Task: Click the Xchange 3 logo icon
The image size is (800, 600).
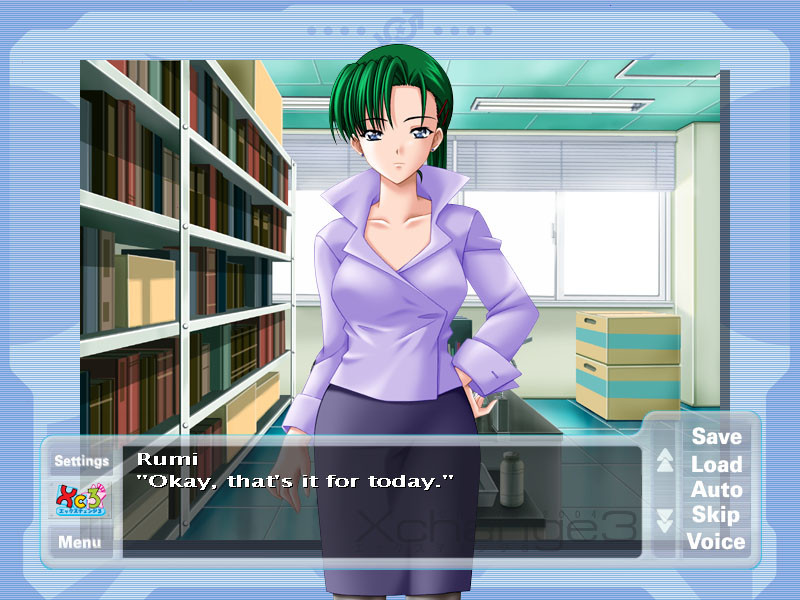Action: click(81, 501)
